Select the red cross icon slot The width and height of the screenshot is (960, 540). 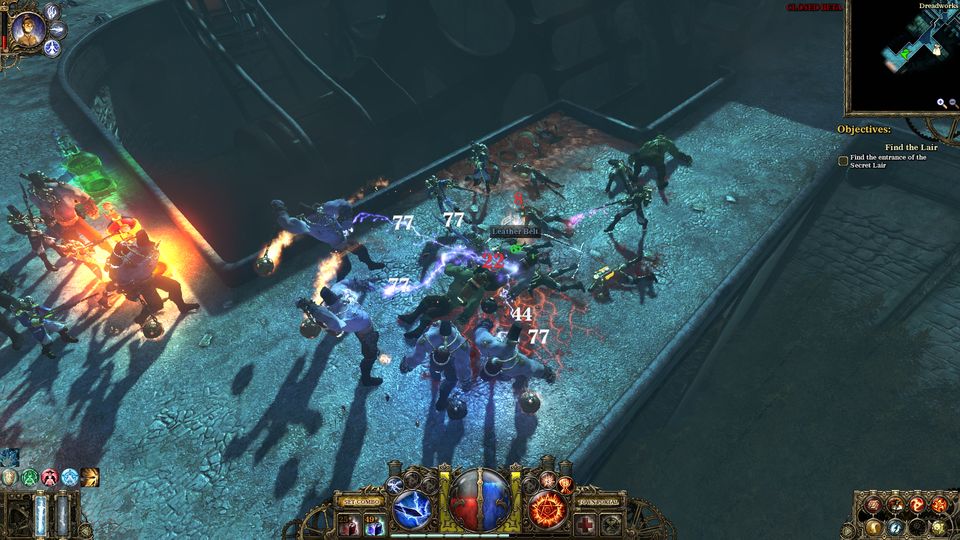point(586,524)
